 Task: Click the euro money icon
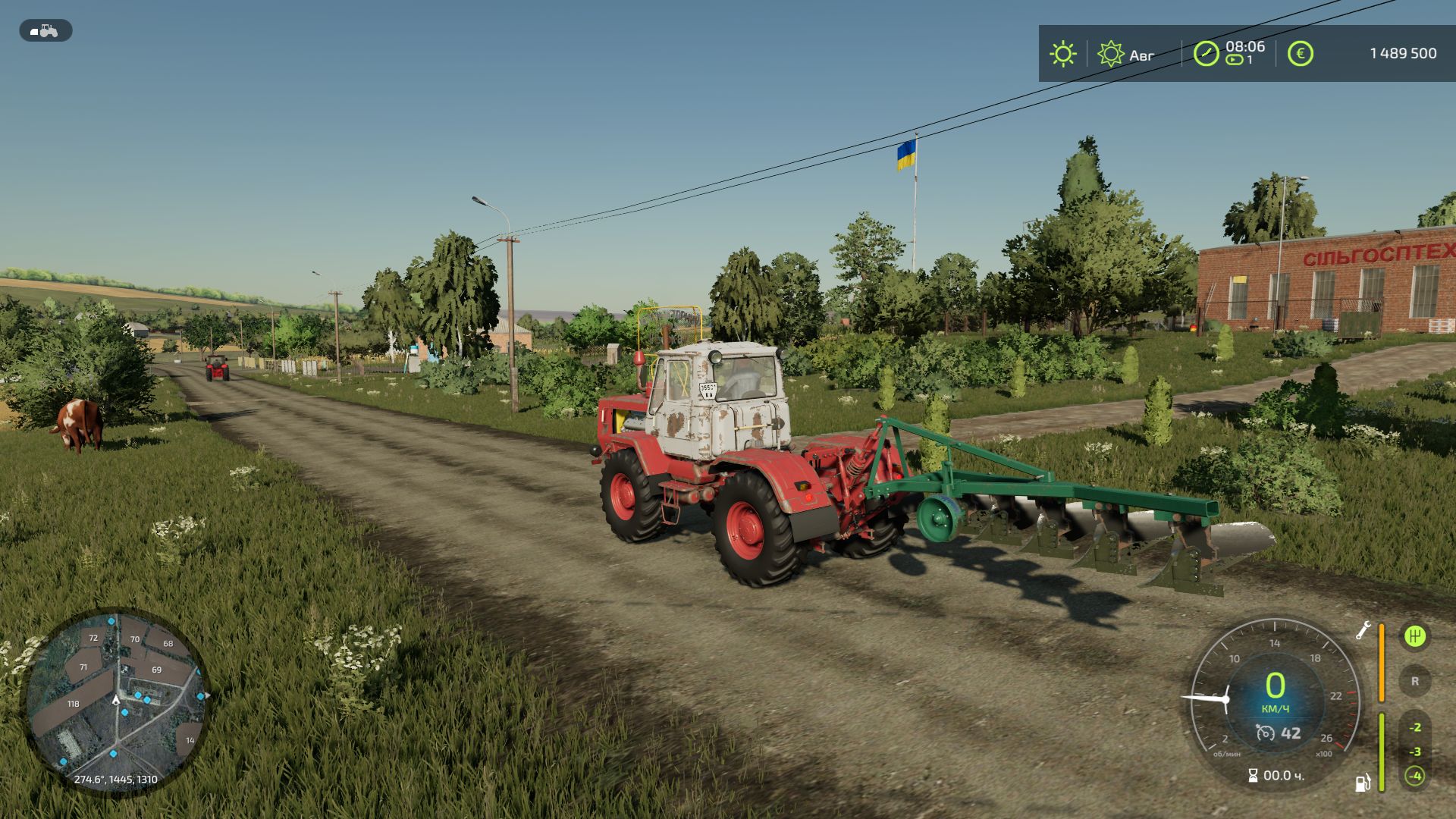pos(1300,54)
